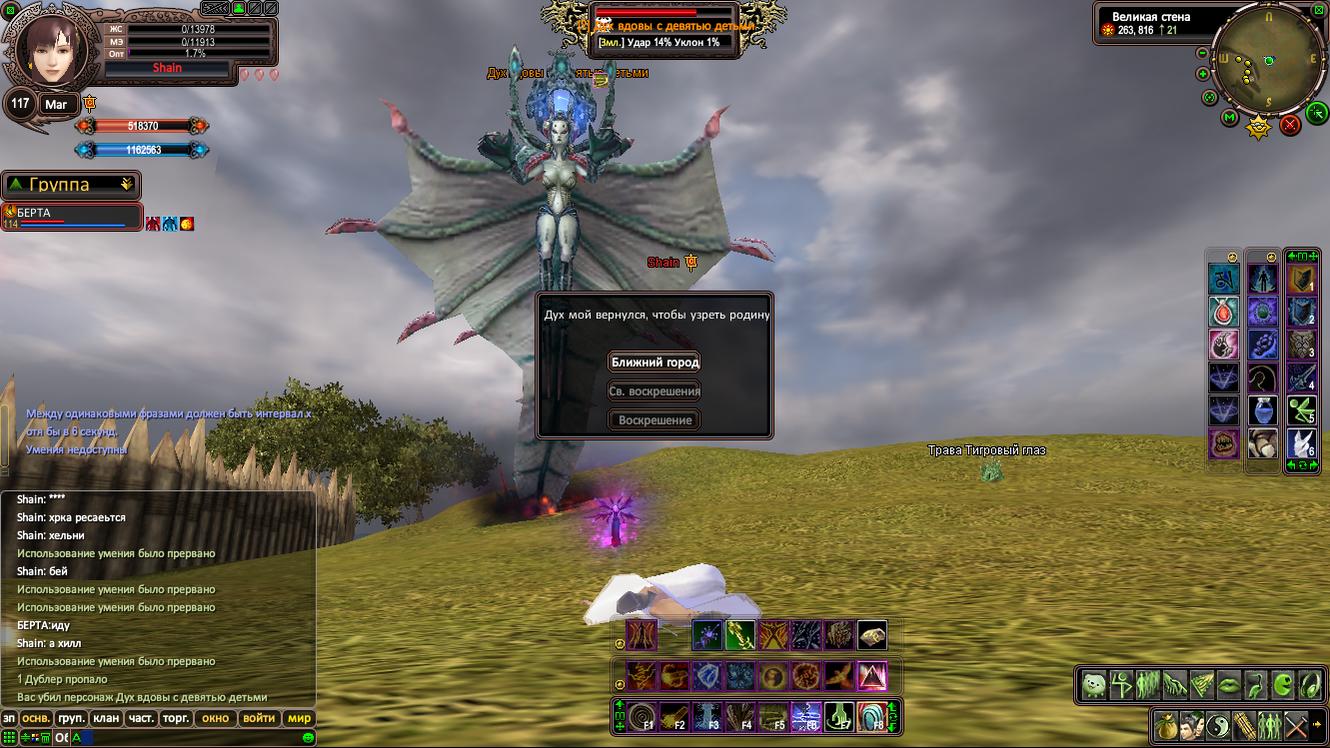Open the торг. trade chat tab
The image size is (1330, 748).
176,718
